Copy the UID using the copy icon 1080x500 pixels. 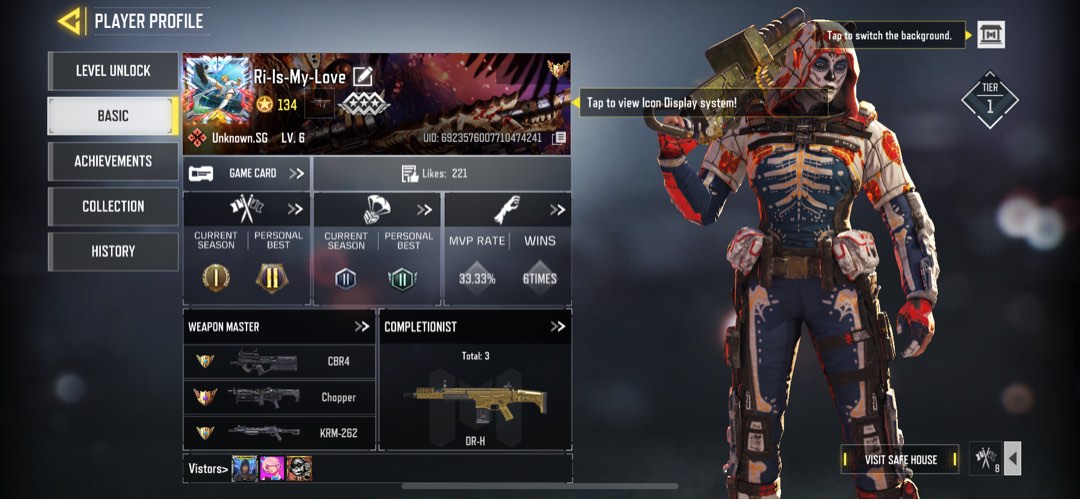(x=559, y=137)
